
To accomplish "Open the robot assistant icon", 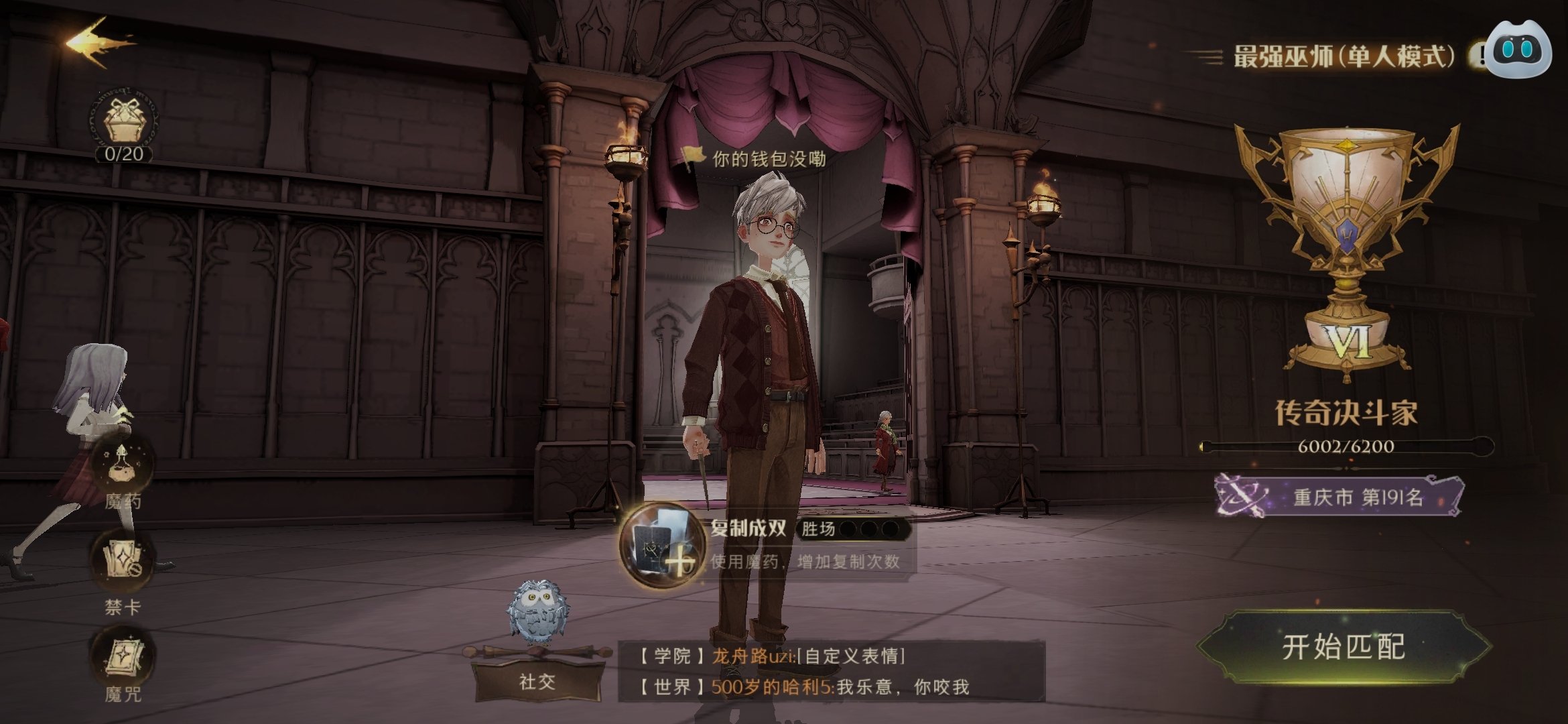I will tap(1520, 50).
